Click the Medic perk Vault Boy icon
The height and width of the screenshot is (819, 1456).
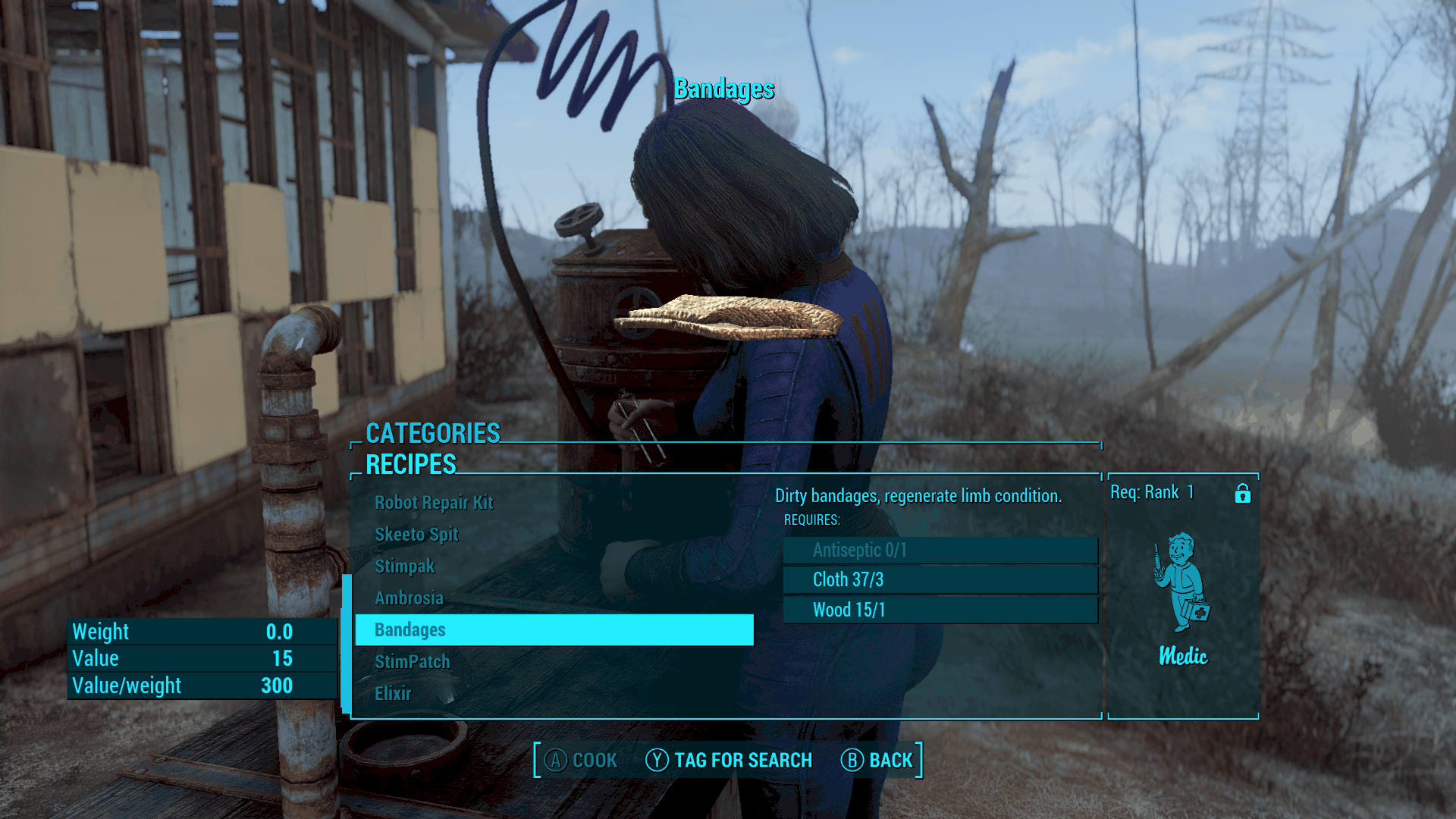coord(1182,582)
